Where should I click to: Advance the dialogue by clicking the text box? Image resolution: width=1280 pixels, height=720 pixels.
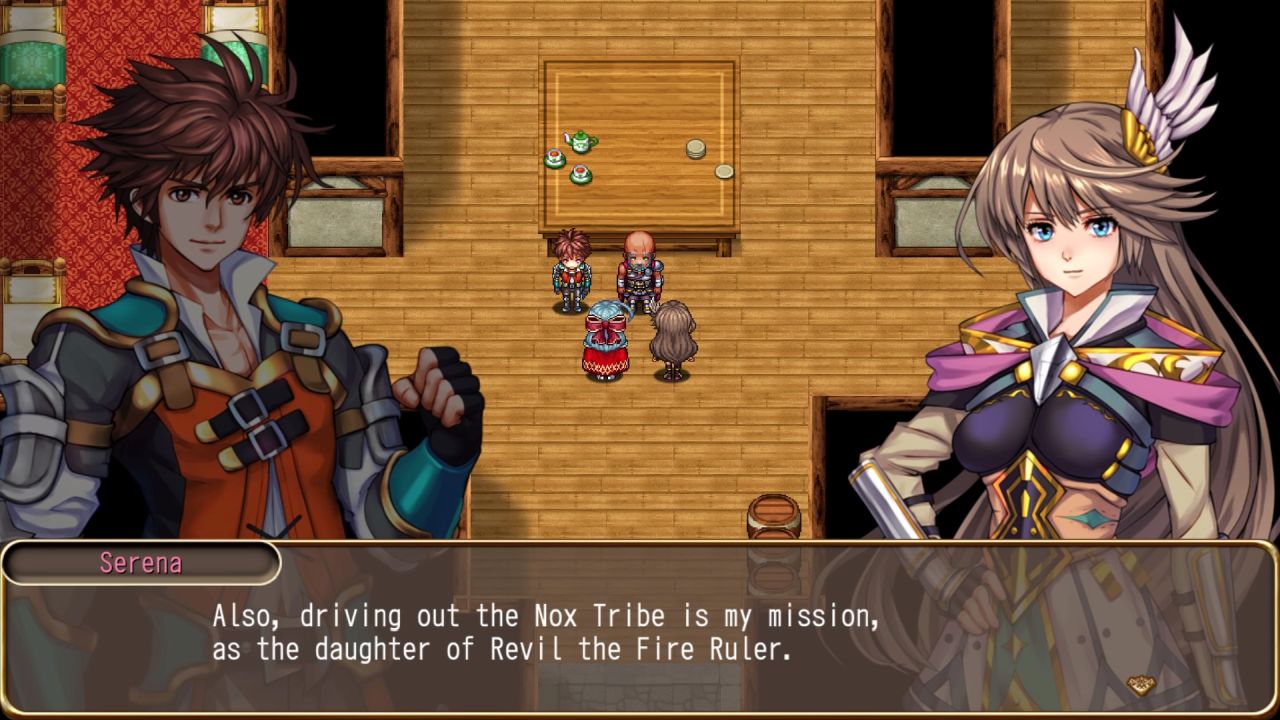tap(640, 630)
